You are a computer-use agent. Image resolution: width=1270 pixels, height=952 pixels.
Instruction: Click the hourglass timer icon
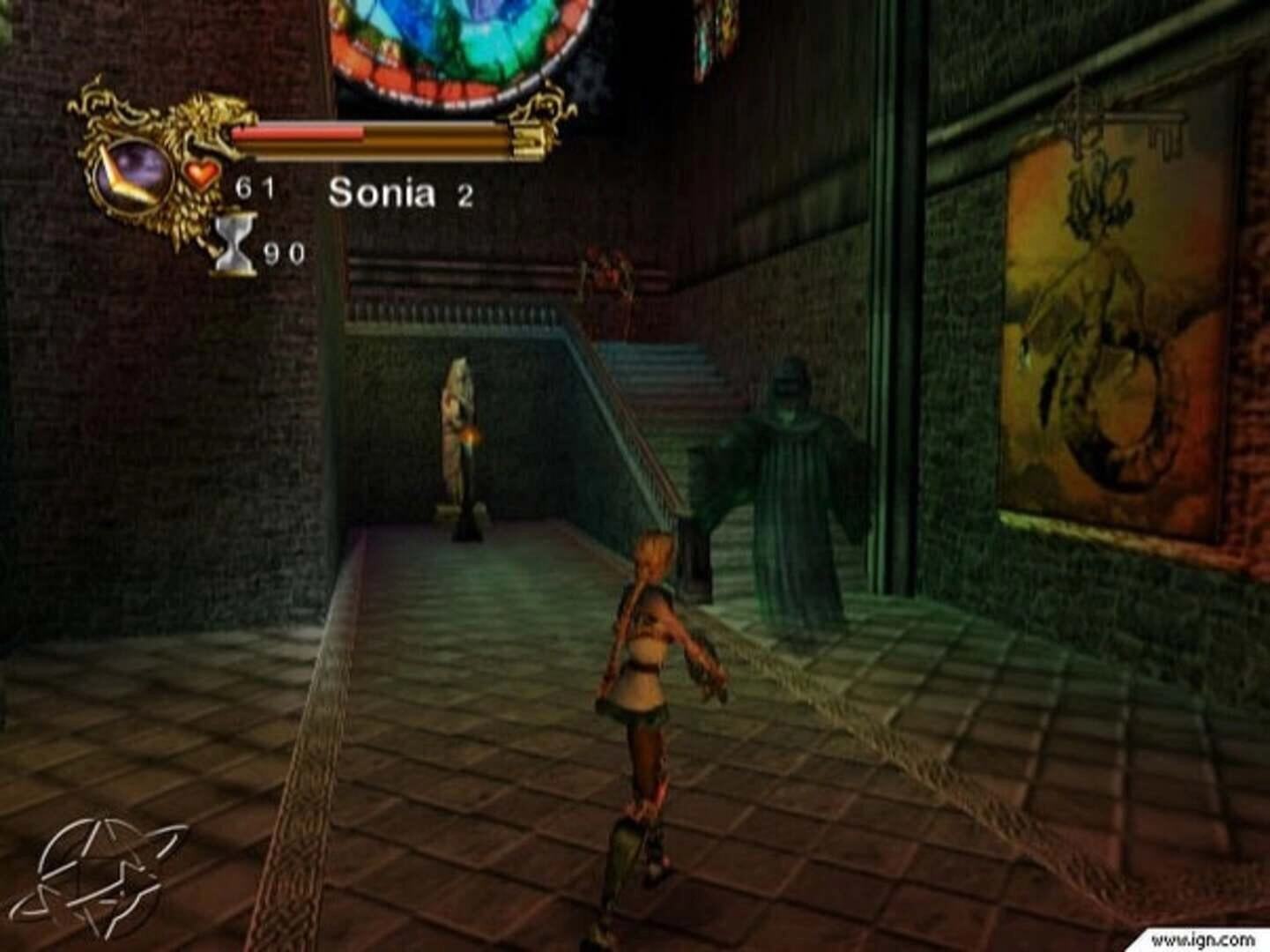click(x=234, y=245)
